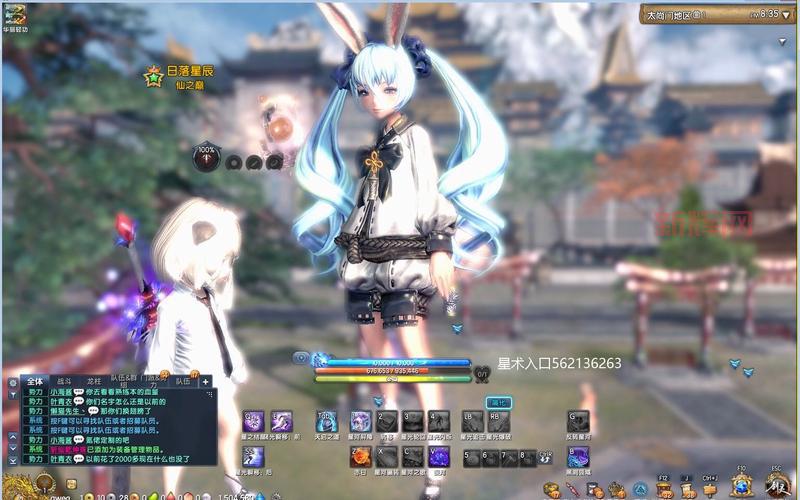Viewport: 800px width, 500px height.
Task: Click player name 小海酱 in chat
Action: point(60,393)
